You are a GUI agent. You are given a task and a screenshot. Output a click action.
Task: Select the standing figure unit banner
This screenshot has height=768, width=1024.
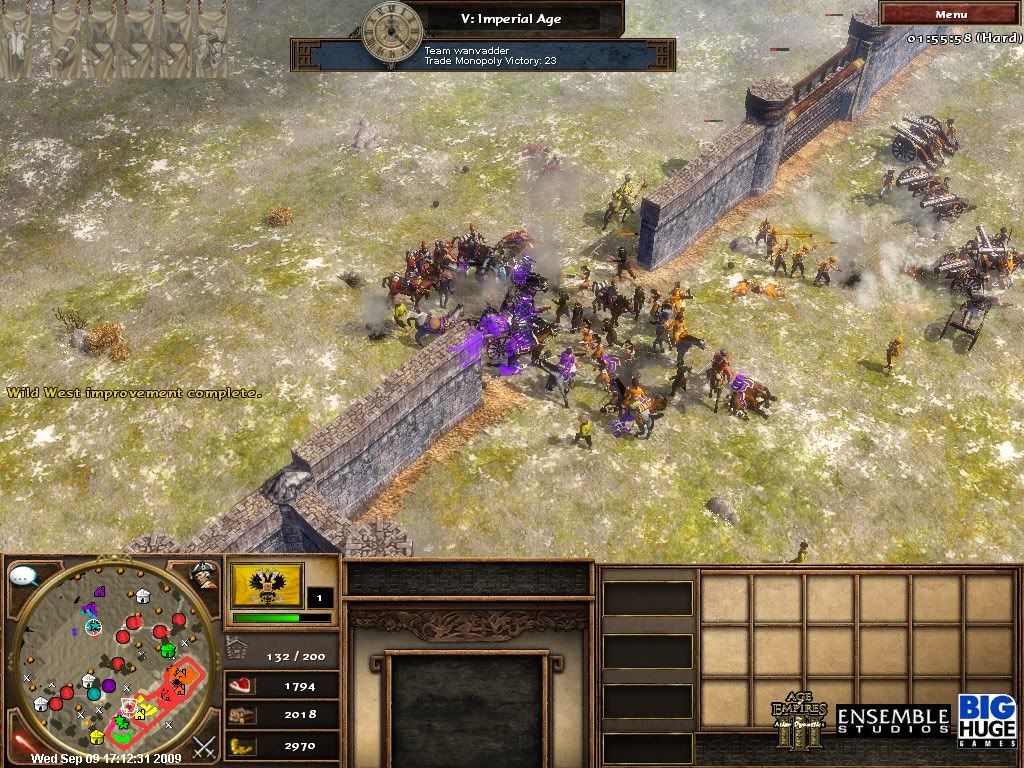(14, 42)
